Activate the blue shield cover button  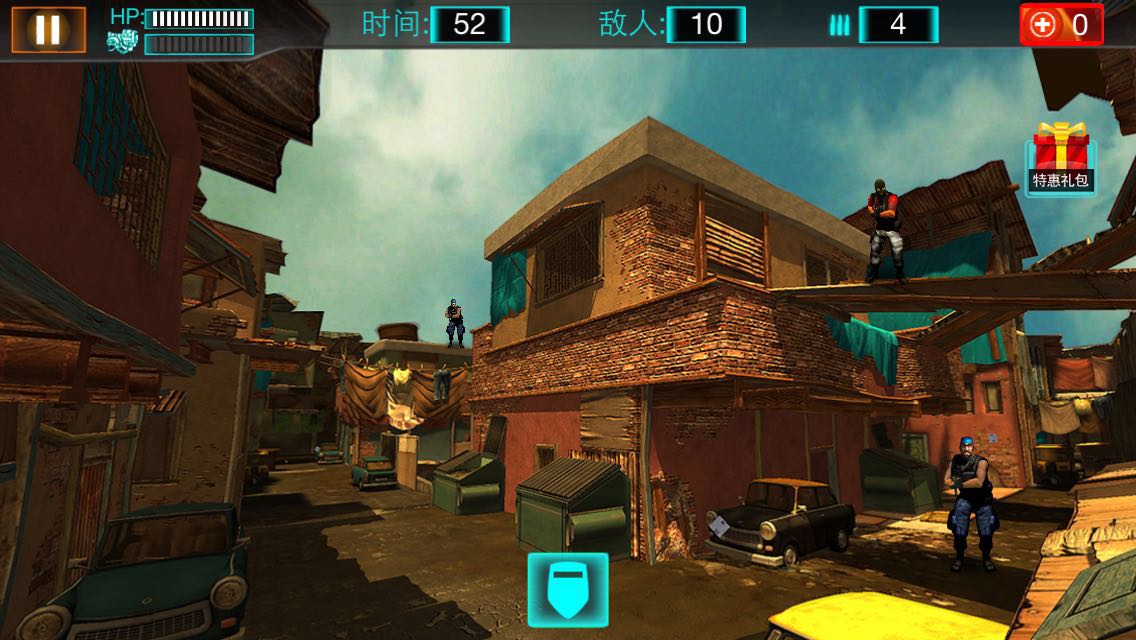(x=568, y=589)
